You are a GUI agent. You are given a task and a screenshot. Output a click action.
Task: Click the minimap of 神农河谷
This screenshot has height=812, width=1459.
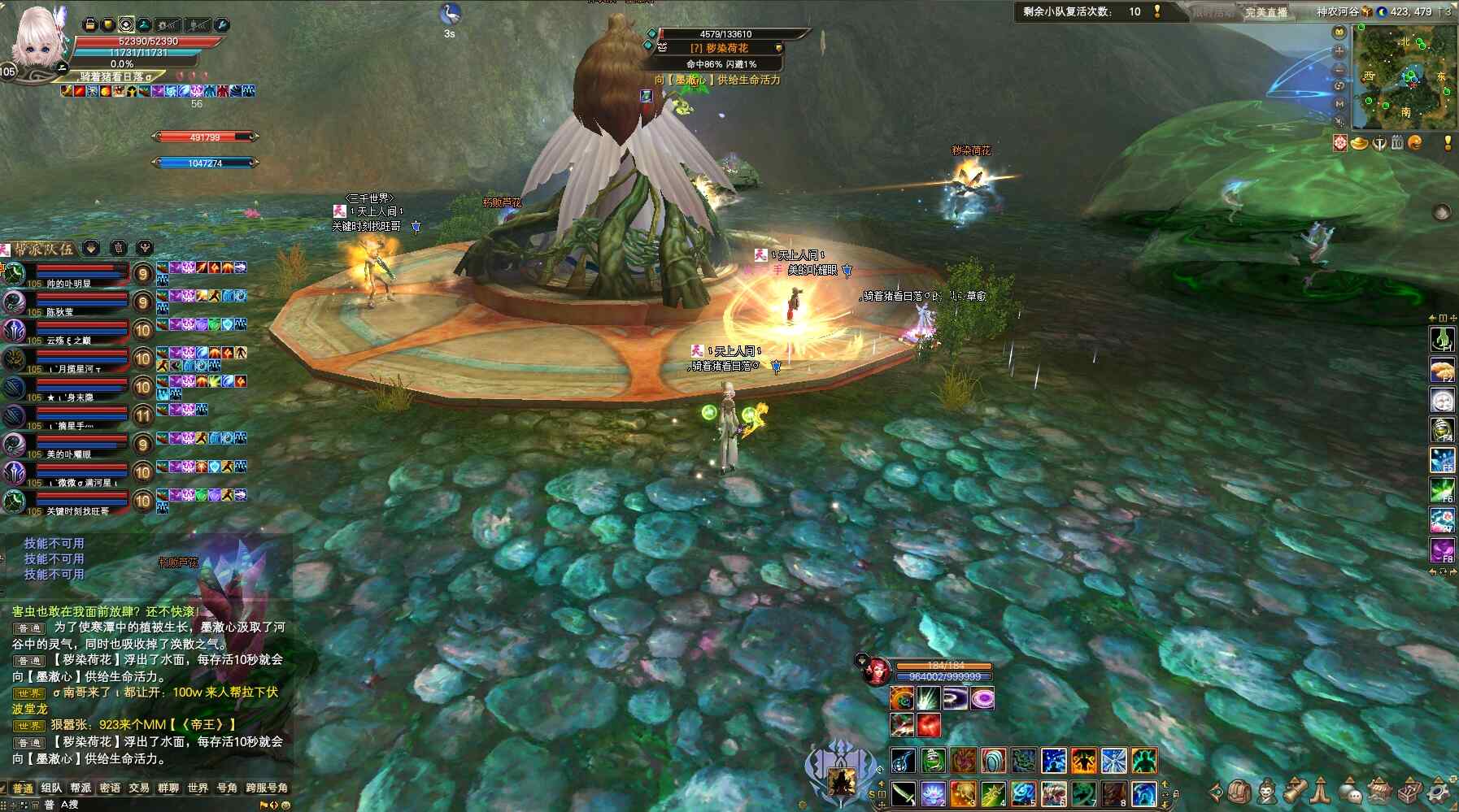[1404, 76]
